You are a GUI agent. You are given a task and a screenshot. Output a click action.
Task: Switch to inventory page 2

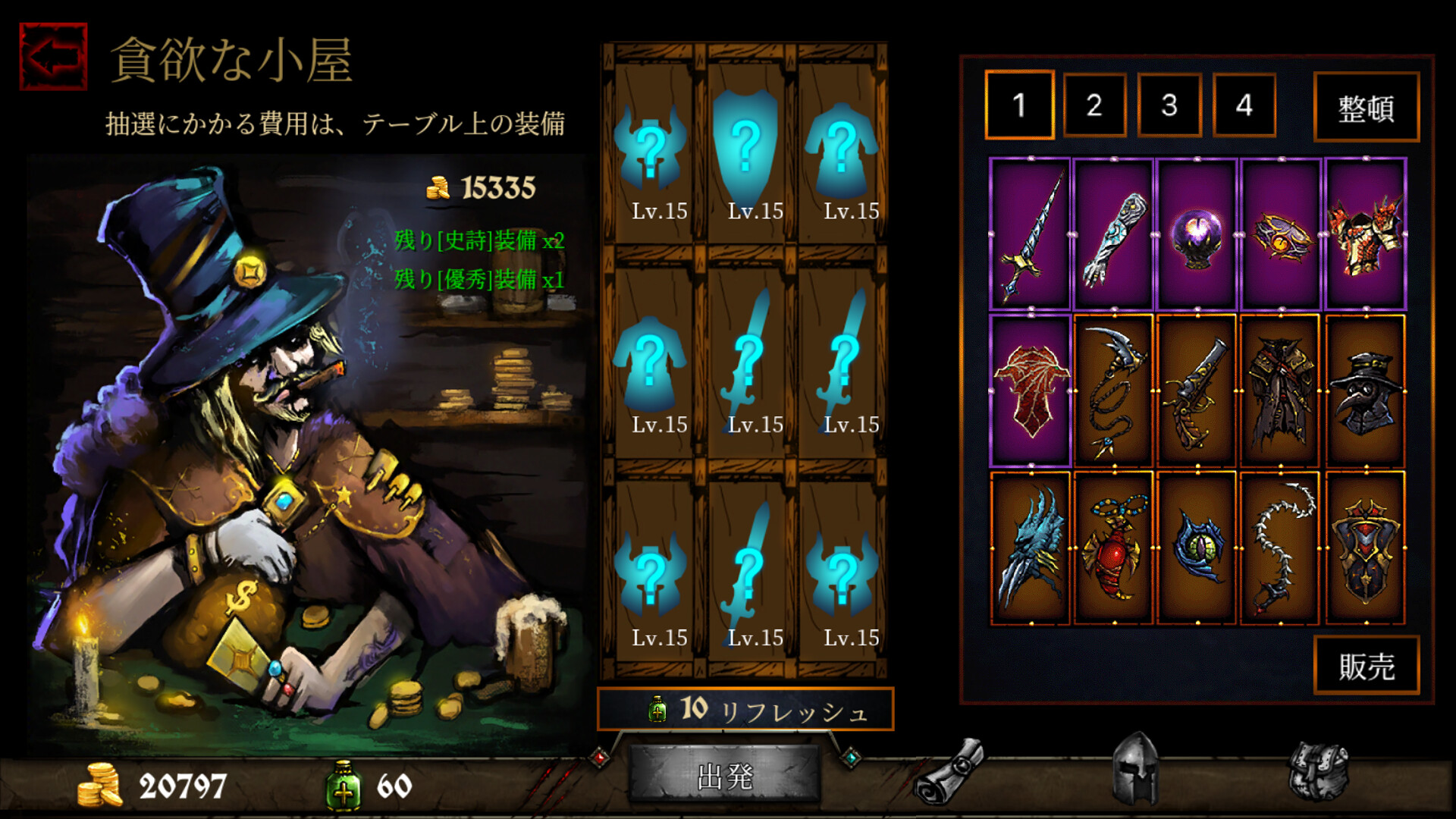1094,105
